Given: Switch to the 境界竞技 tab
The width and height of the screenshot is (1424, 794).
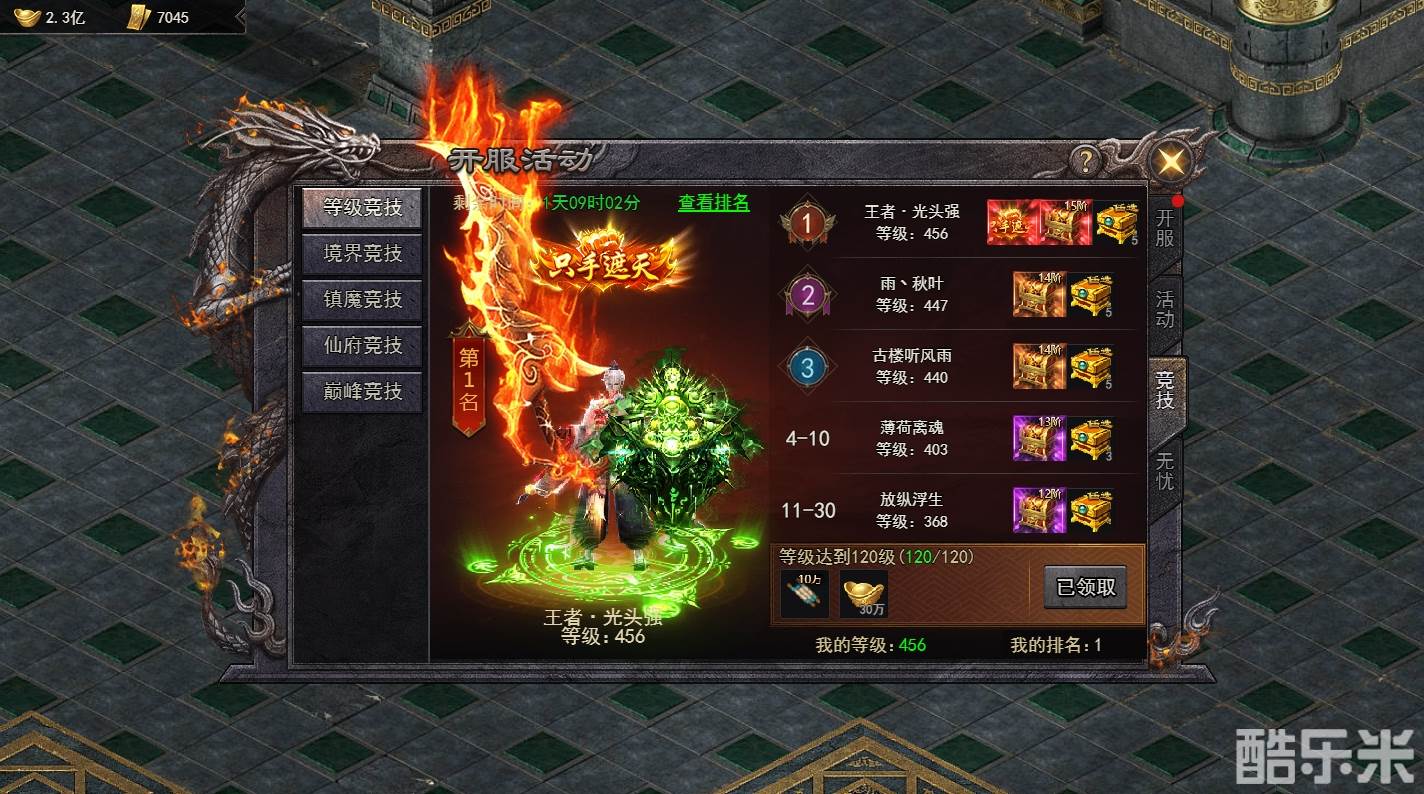Looking at the screenshot, I should point(361,253).
